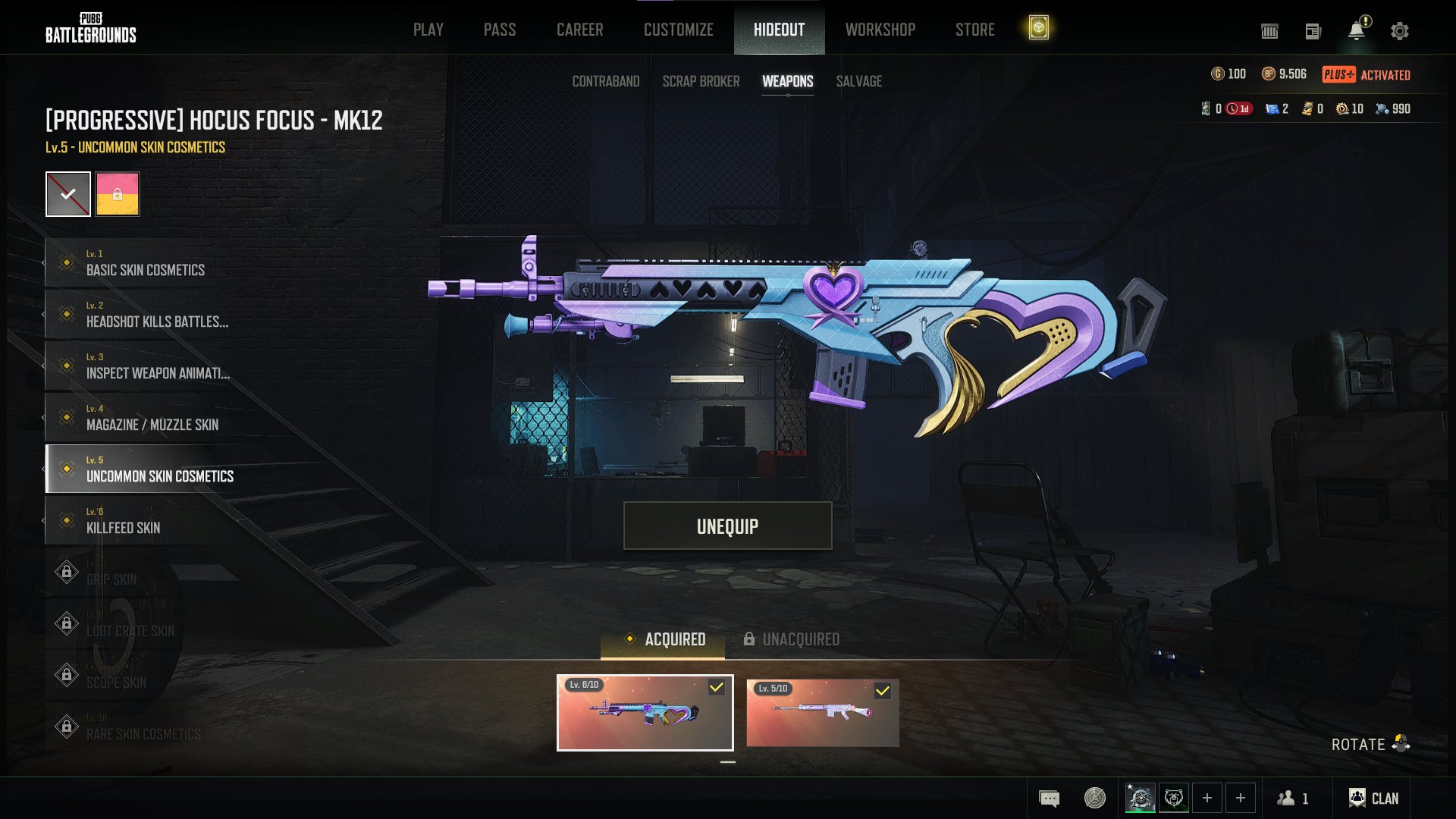Select Lv. 1 Basic Skin Cosmetics
The image size is (1456, 819).
click(144, 263)
